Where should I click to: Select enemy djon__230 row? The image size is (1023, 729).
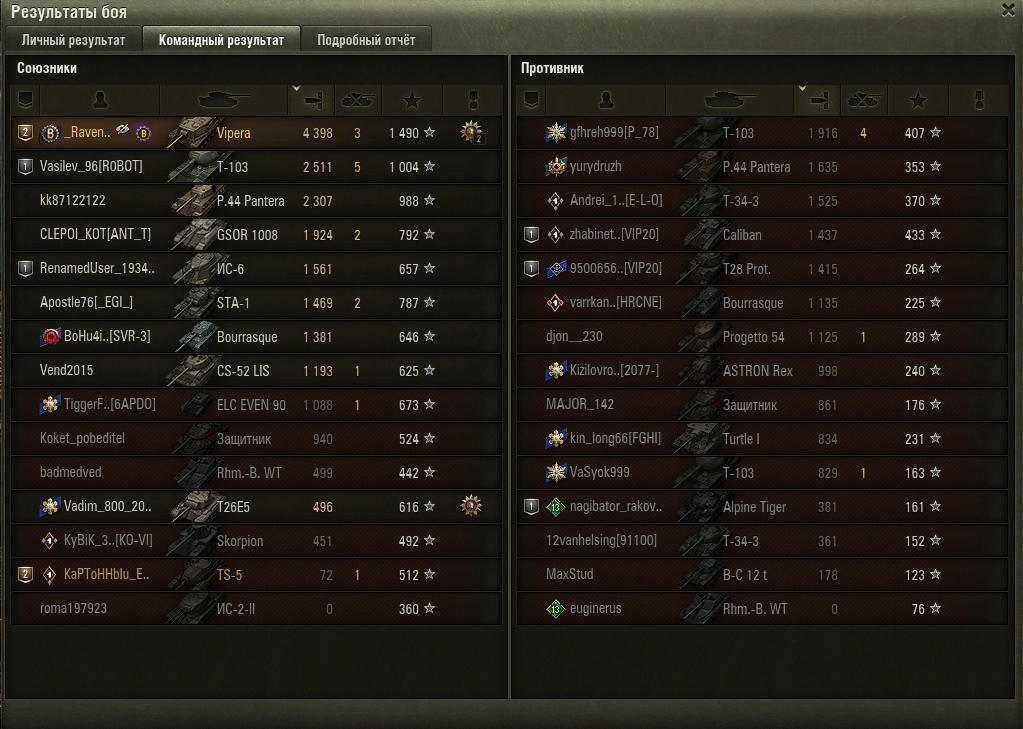coord(575,337)
